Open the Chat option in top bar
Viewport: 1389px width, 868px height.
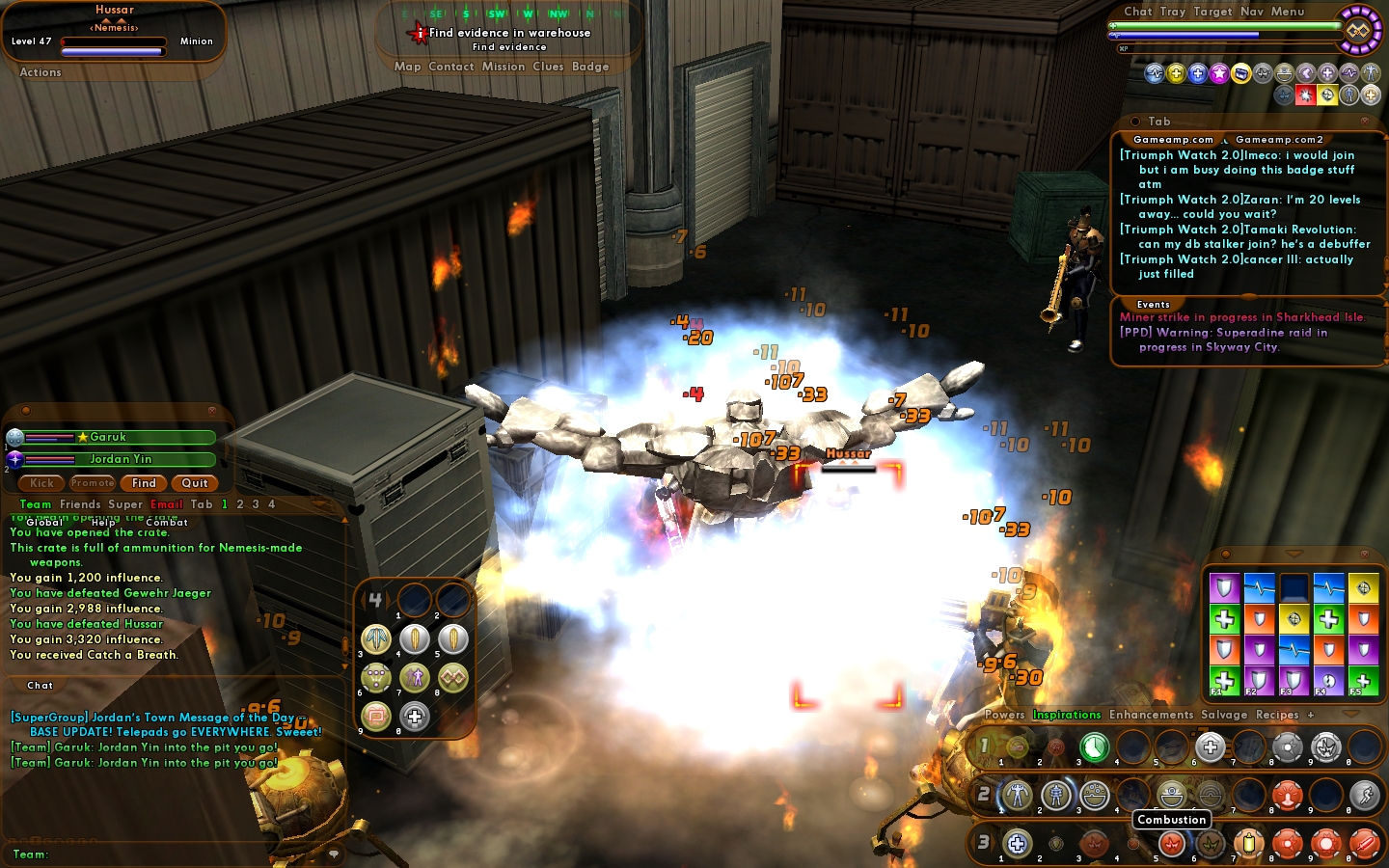point(1137,12)
